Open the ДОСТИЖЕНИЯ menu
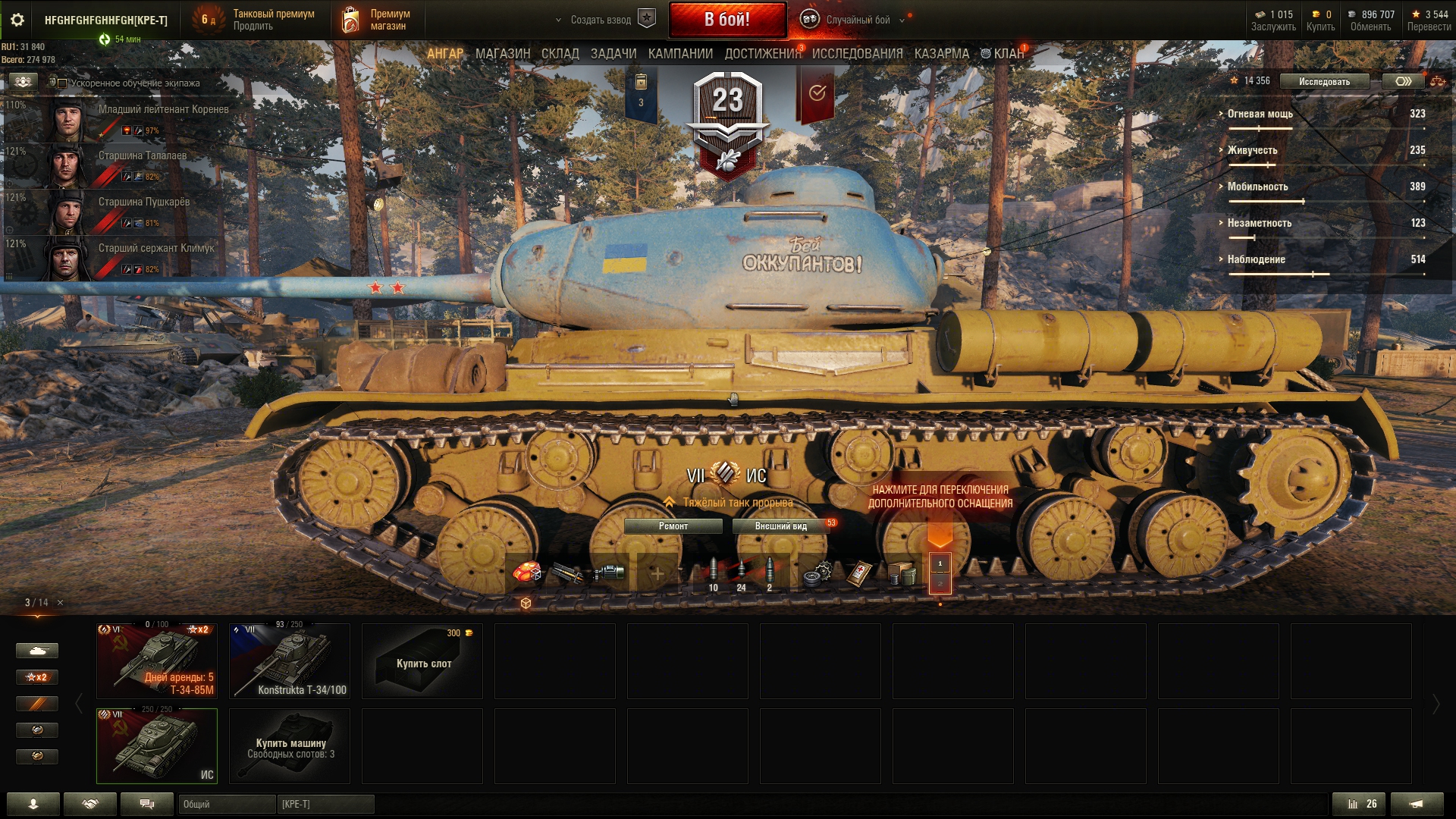Screen dimensions: 1456x819 (762, 53)
